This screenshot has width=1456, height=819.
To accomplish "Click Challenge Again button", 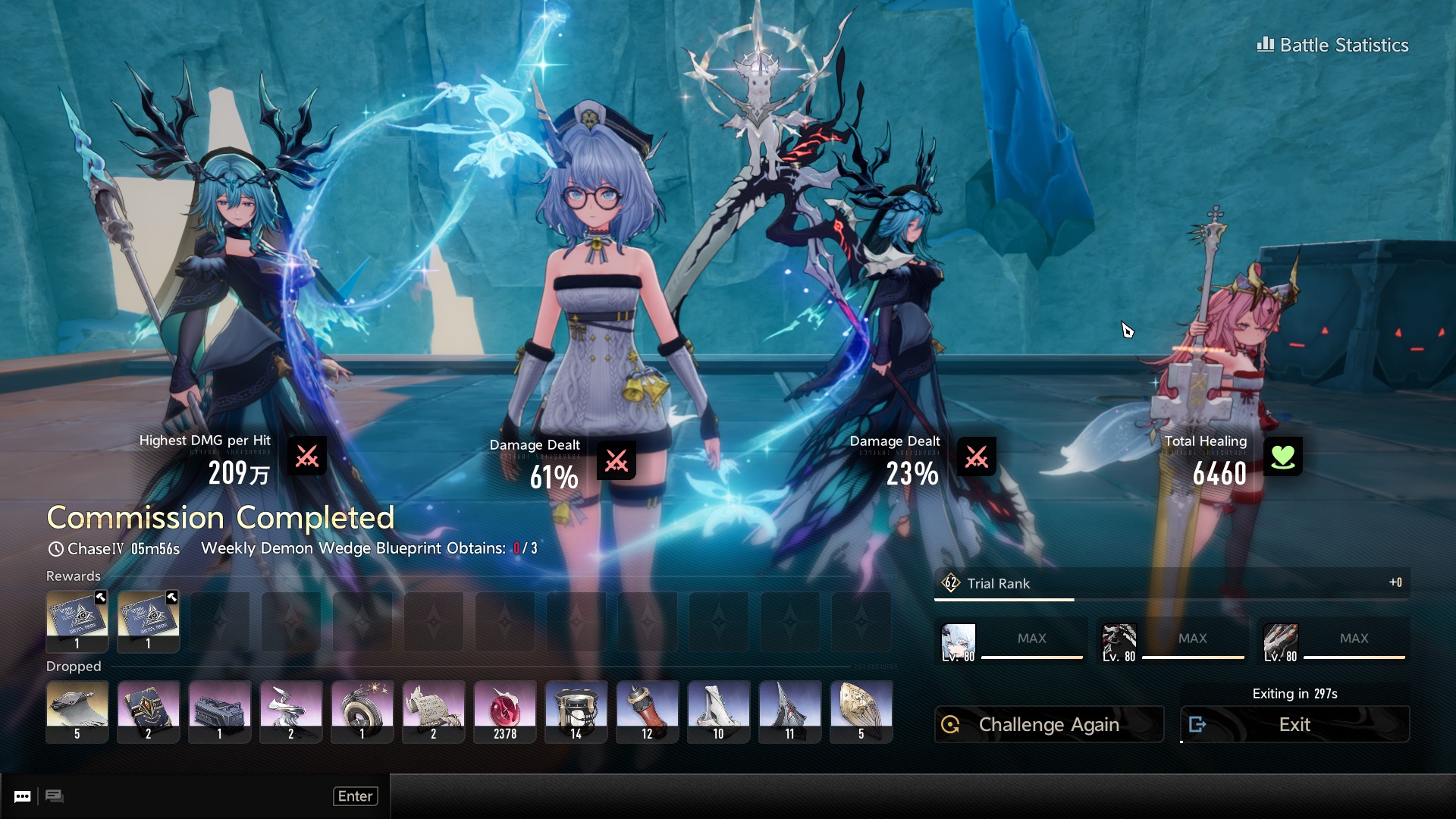I will click(x=1049, y=725).
